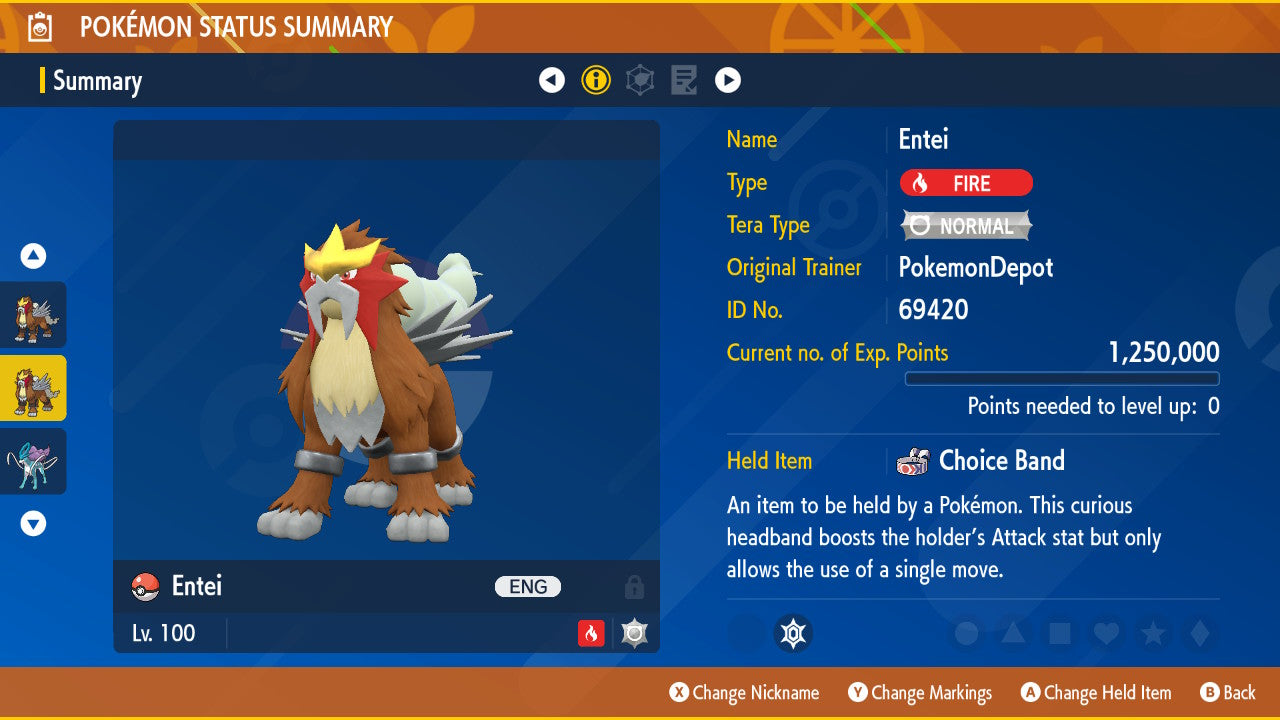Select the yellow-highlighted Entei thumbnail
The image size is (1280, 720).
point(33,388)
